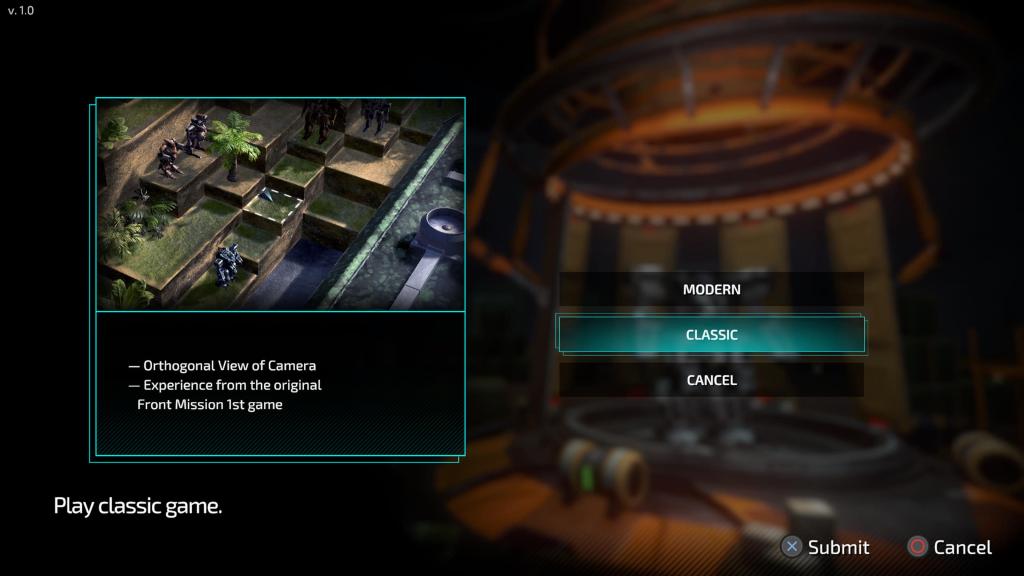Click the CANCEL menu option
The height and width of the screenshot is (576, 1024).
tap(711, 380)
